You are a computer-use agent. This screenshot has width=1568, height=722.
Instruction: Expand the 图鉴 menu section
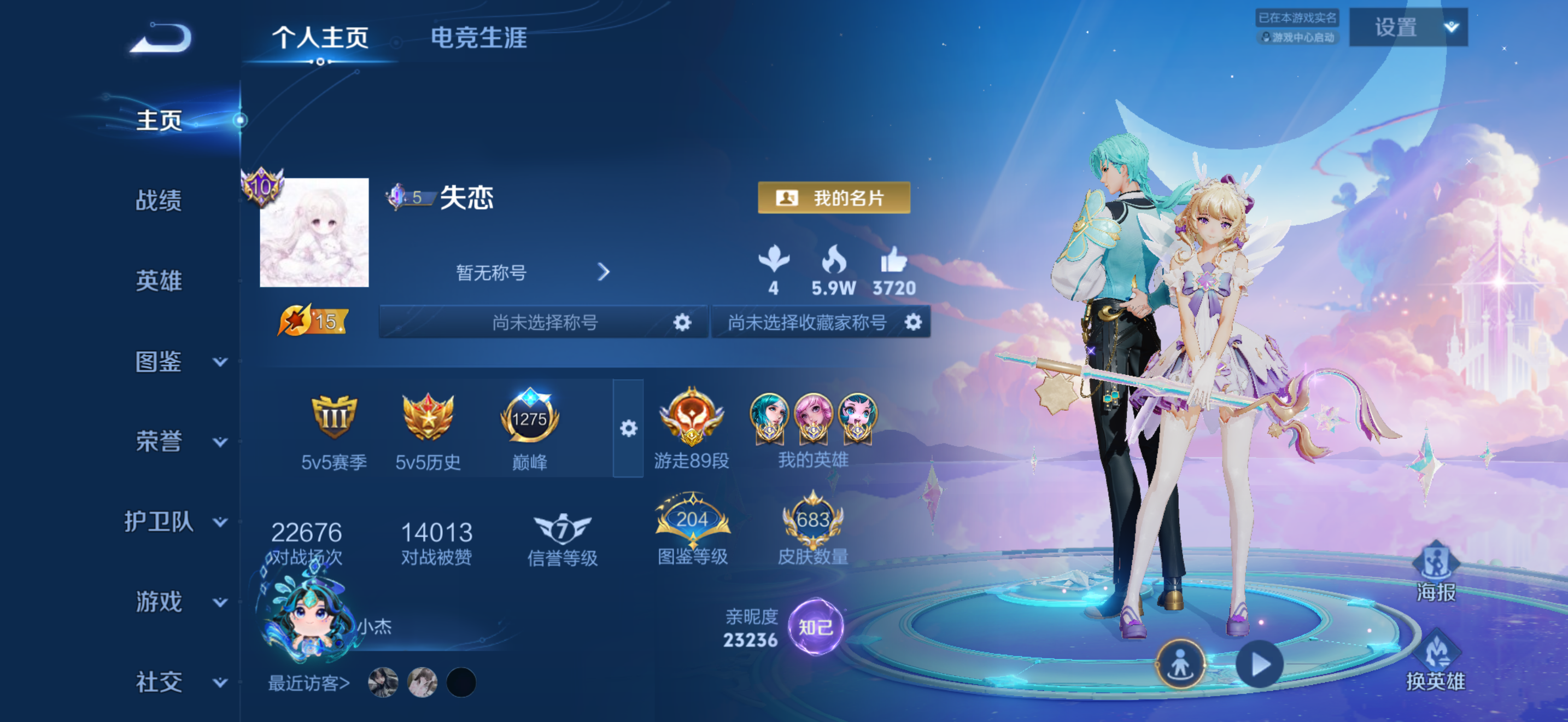click(x=177, y=362)
